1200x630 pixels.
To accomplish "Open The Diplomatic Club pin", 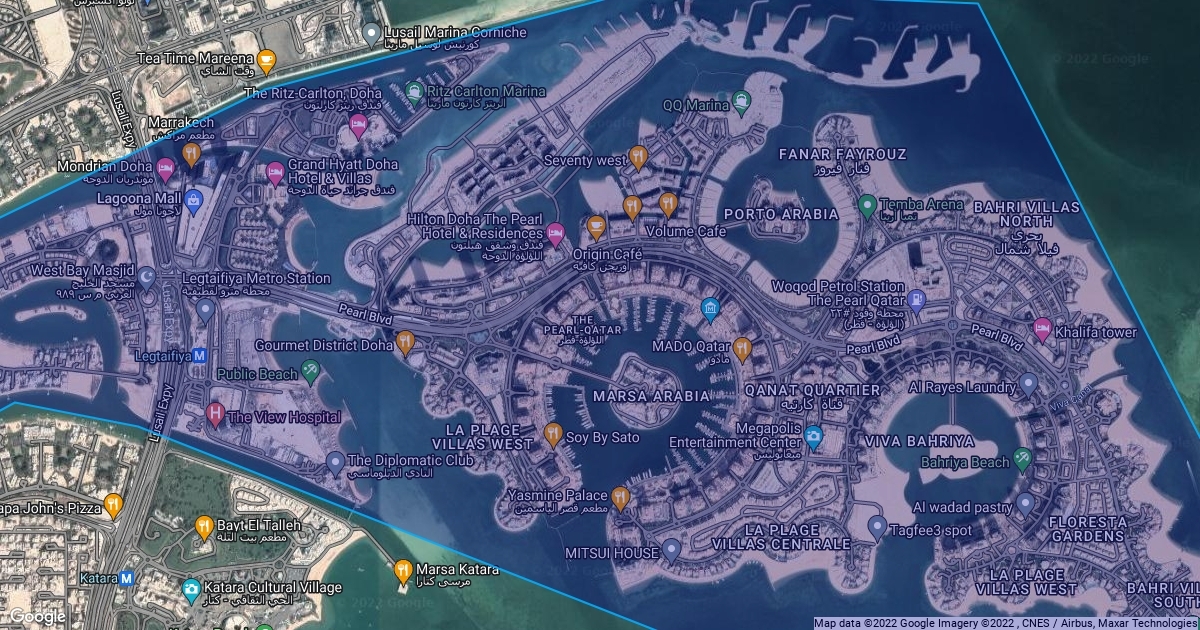I will (x=335, y=462).
